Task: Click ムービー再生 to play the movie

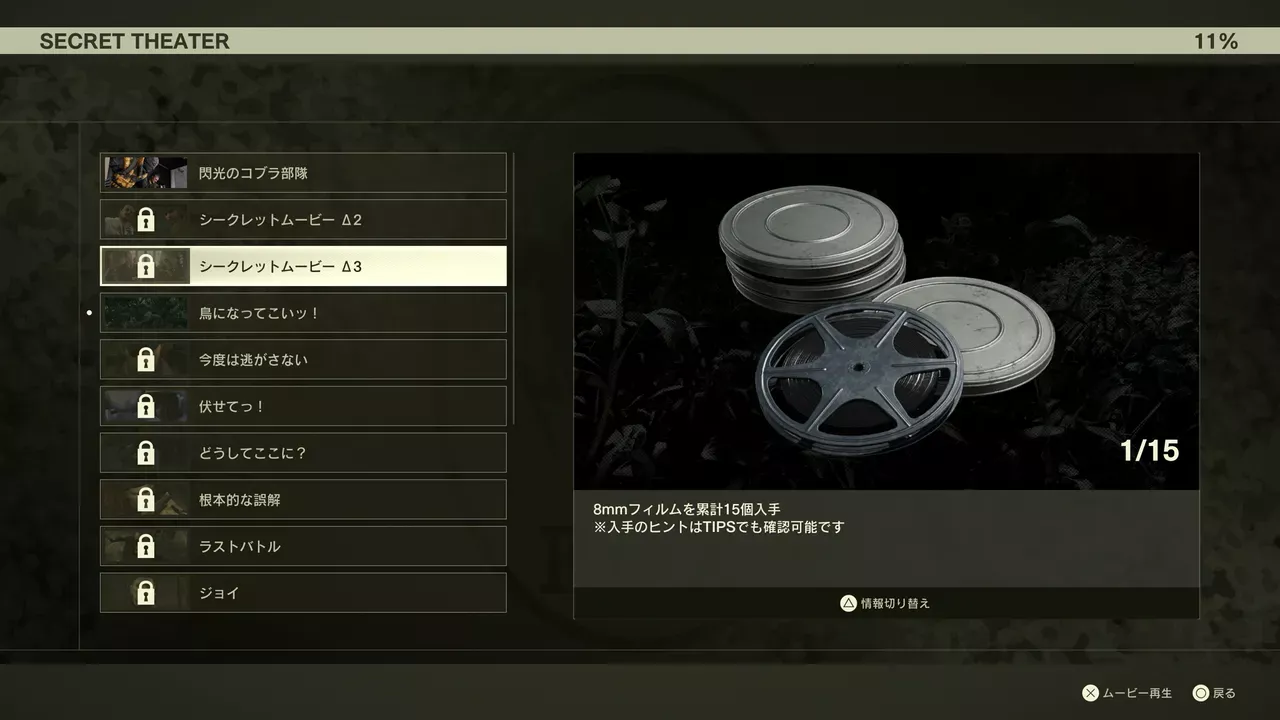Action: coord(1135,691)
